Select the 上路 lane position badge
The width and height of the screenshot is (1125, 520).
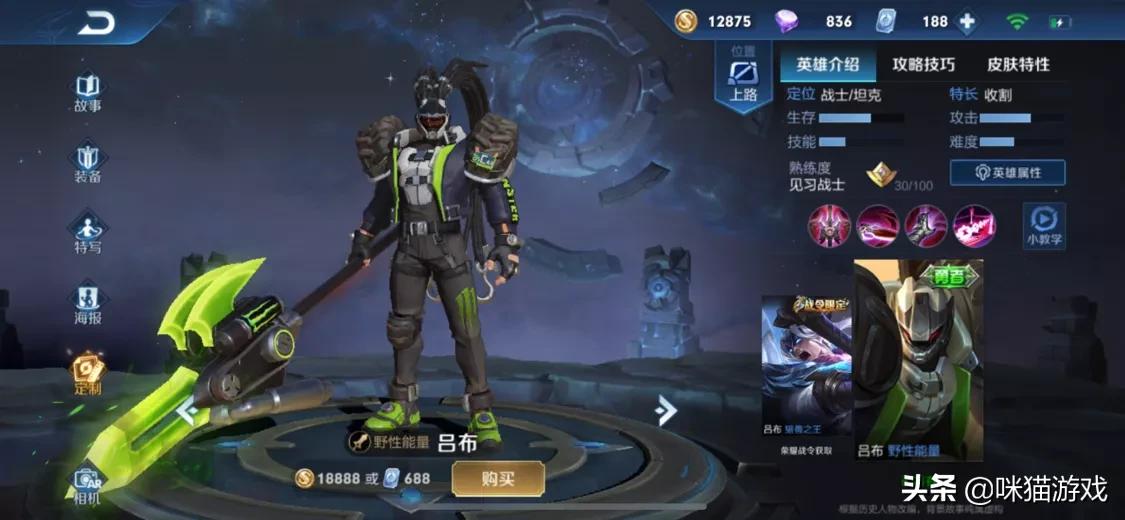click(743, 78)
